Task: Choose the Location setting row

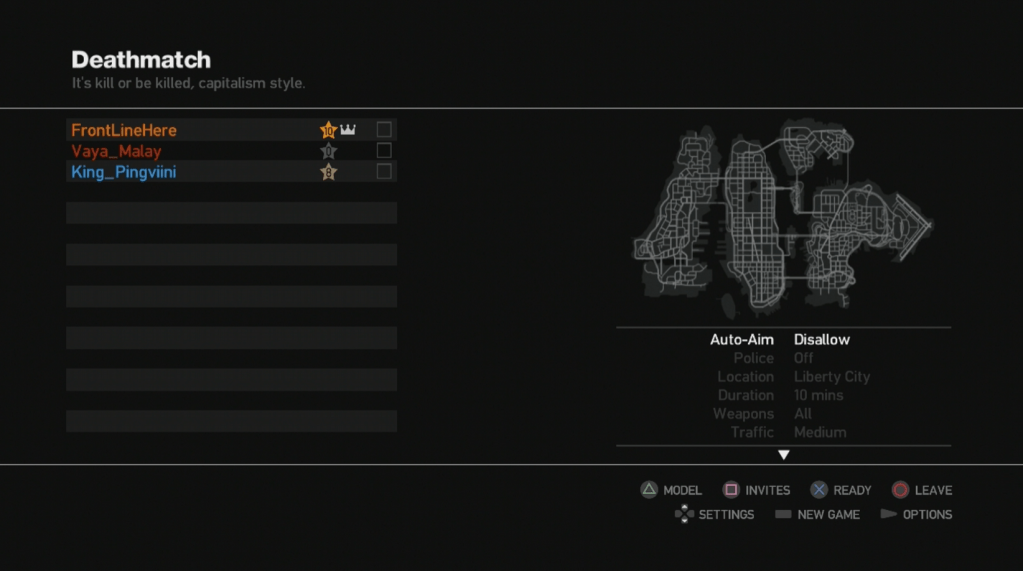Action: tap(782, 377)
